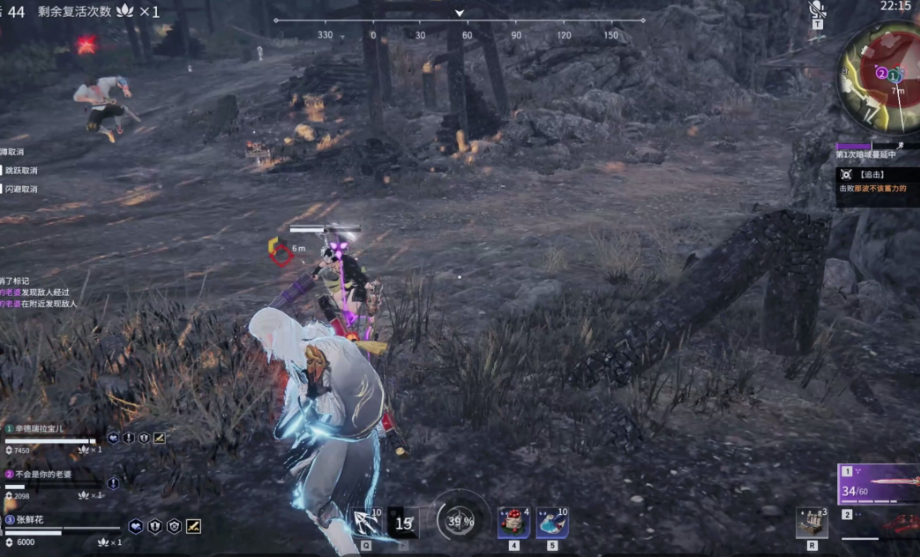Select the primary weapon slot showing 34/60
Screen dimensions: 920x557
[878, 485]
